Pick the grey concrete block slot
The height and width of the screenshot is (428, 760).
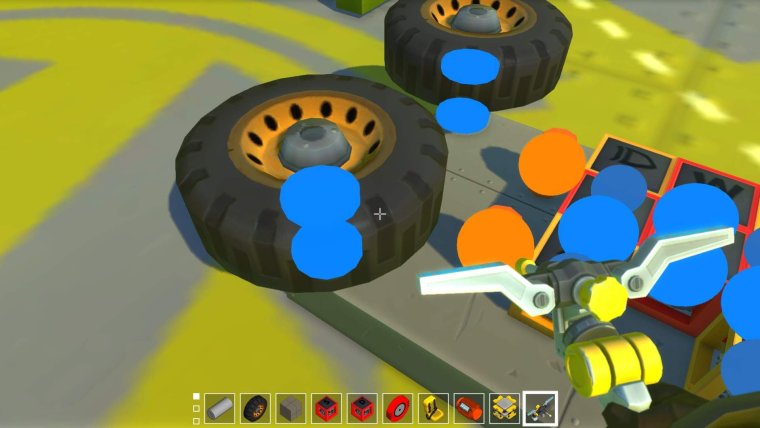290,407
